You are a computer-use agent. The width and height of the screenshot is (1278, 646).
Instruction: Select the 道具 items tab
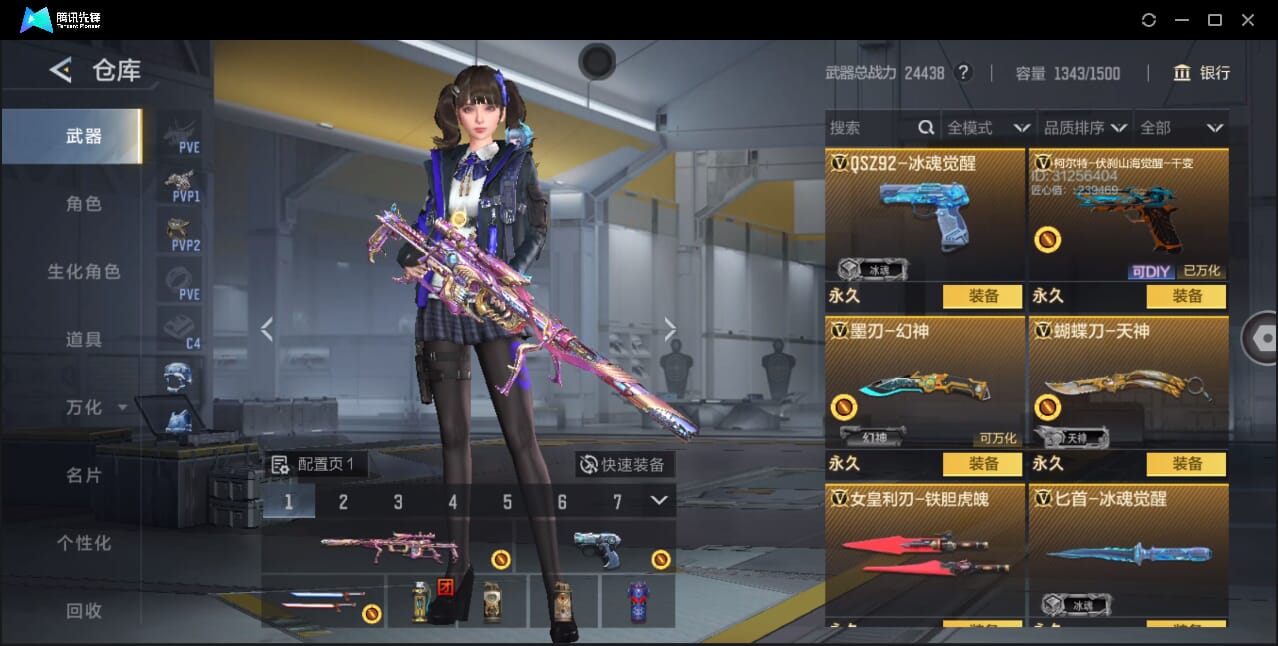(84, 340)
